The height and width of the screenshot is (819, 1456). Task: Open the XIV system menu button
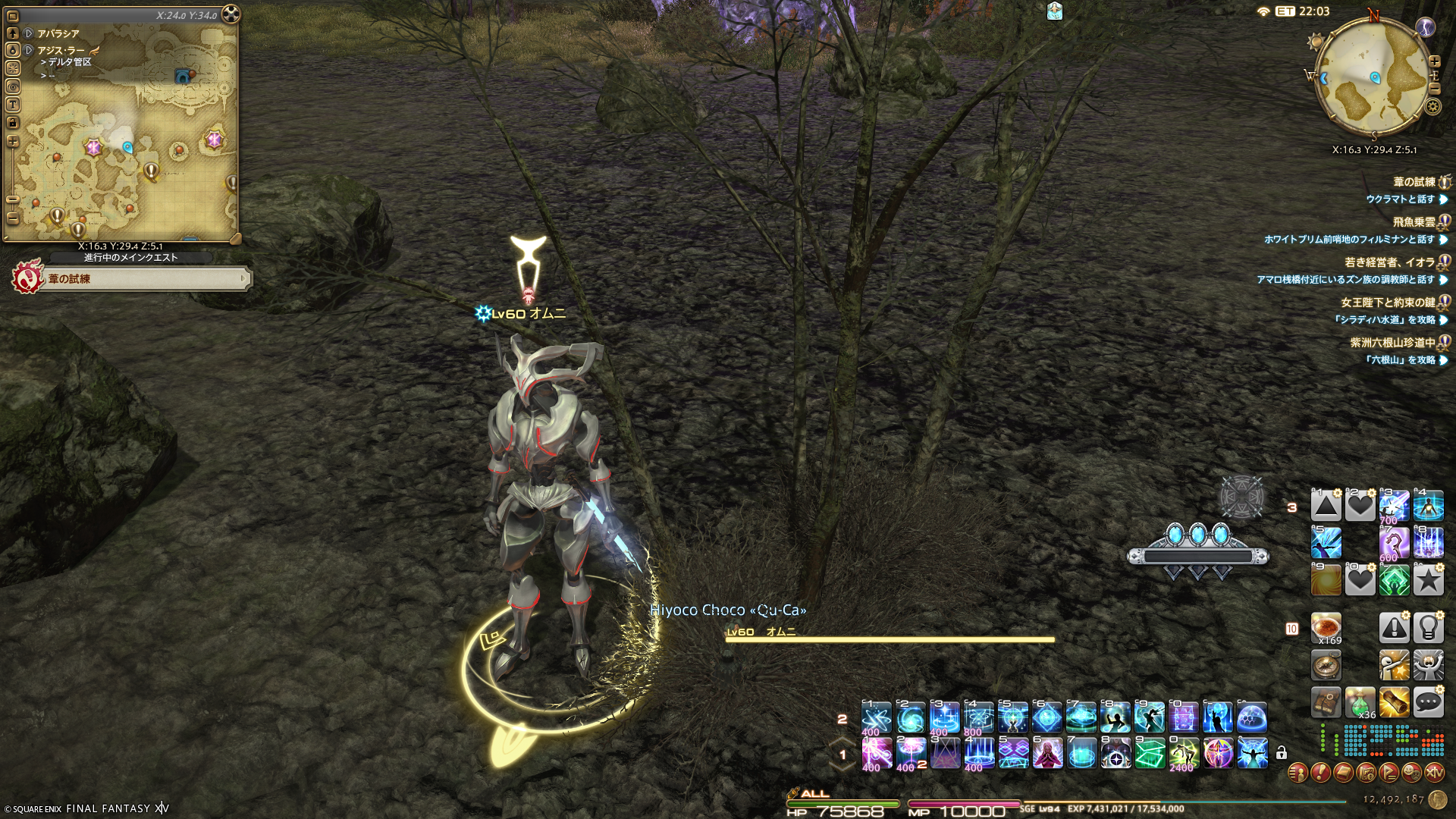click(x=1434, y=773)
